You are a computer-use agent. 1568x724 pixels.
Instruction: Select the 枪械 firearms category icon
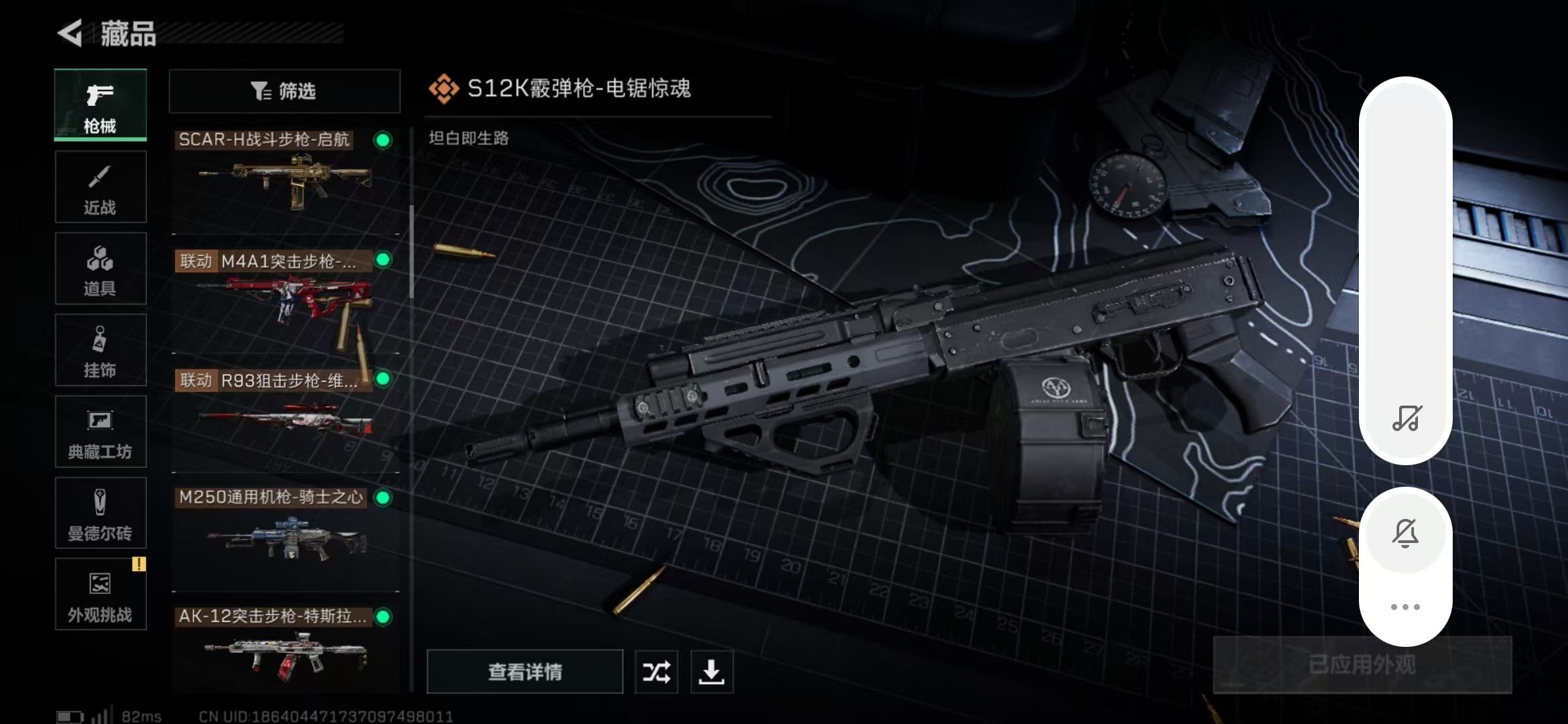click(99, 105)
